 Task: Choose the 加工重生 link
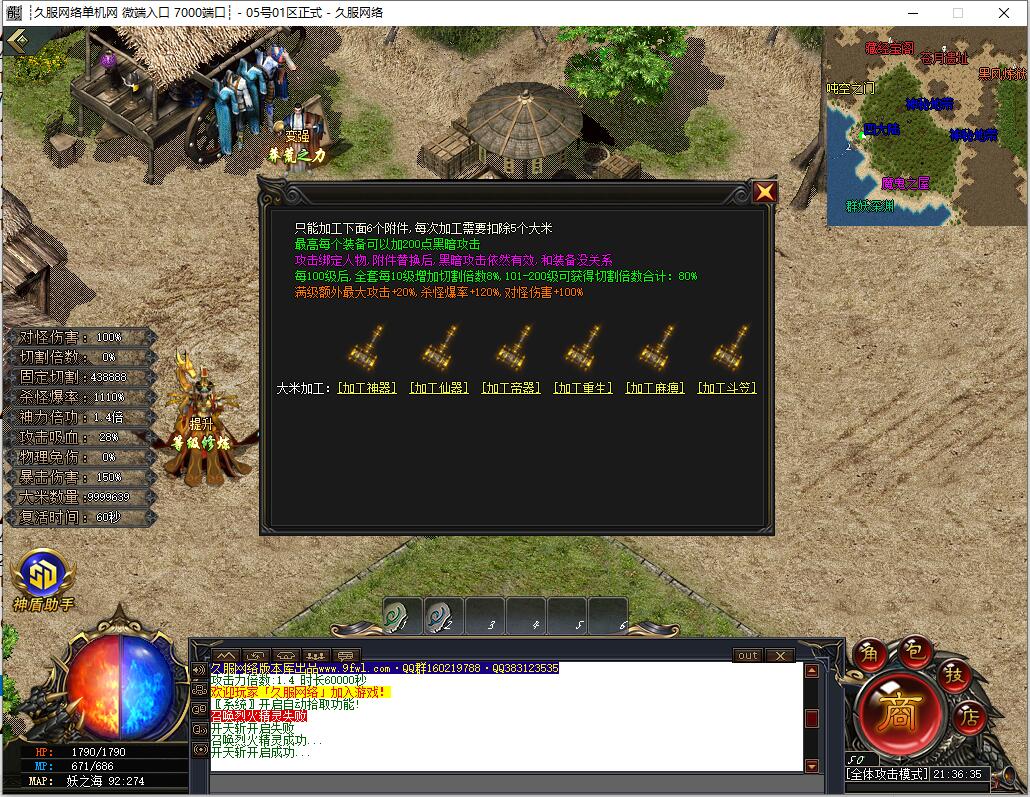583,388
